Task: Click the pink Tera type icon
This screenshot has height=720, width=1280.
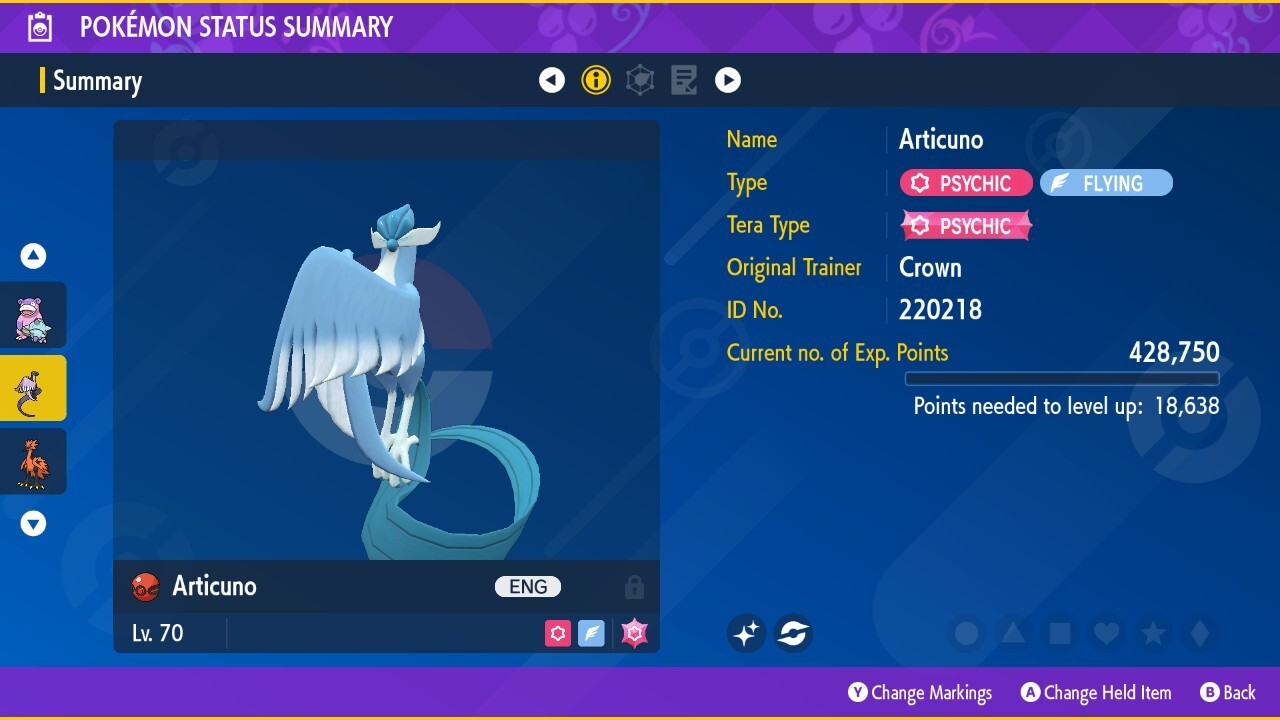Action: tap(634, 633)
